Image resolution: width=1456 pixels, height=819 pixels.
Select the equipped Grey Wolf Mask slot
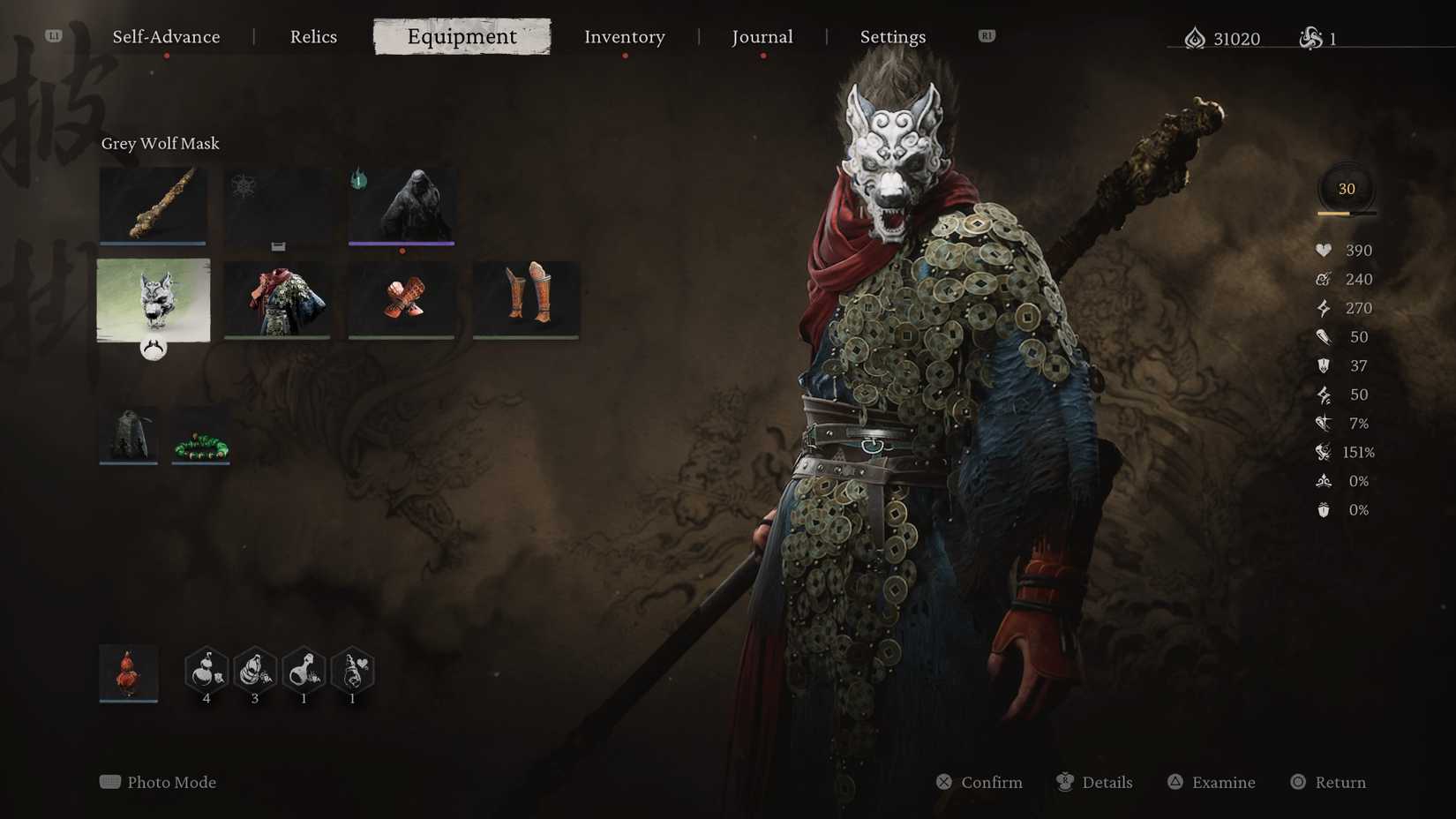153,300
